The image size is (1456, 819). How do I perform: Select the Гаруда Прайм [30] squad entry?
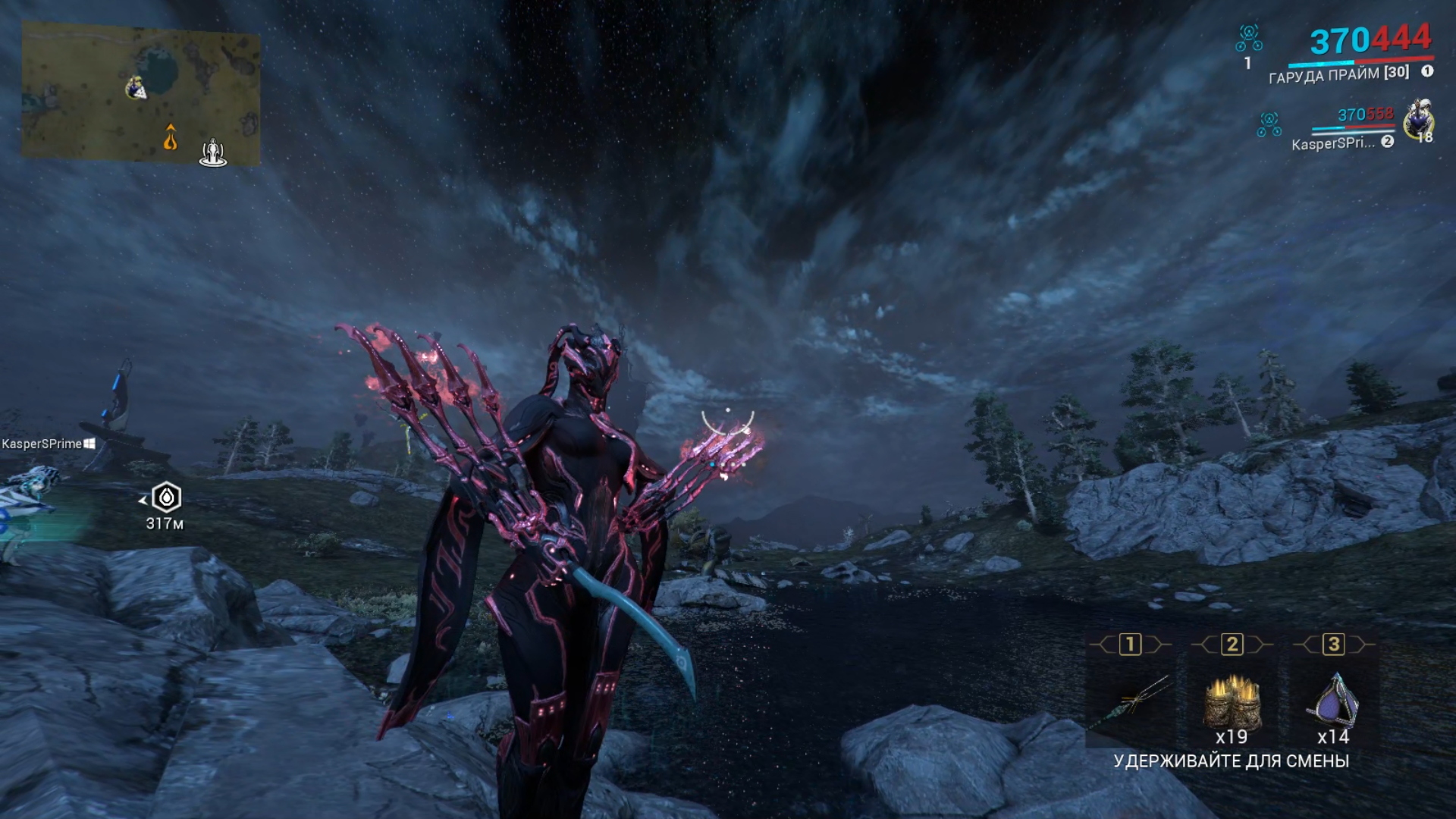1338,74
